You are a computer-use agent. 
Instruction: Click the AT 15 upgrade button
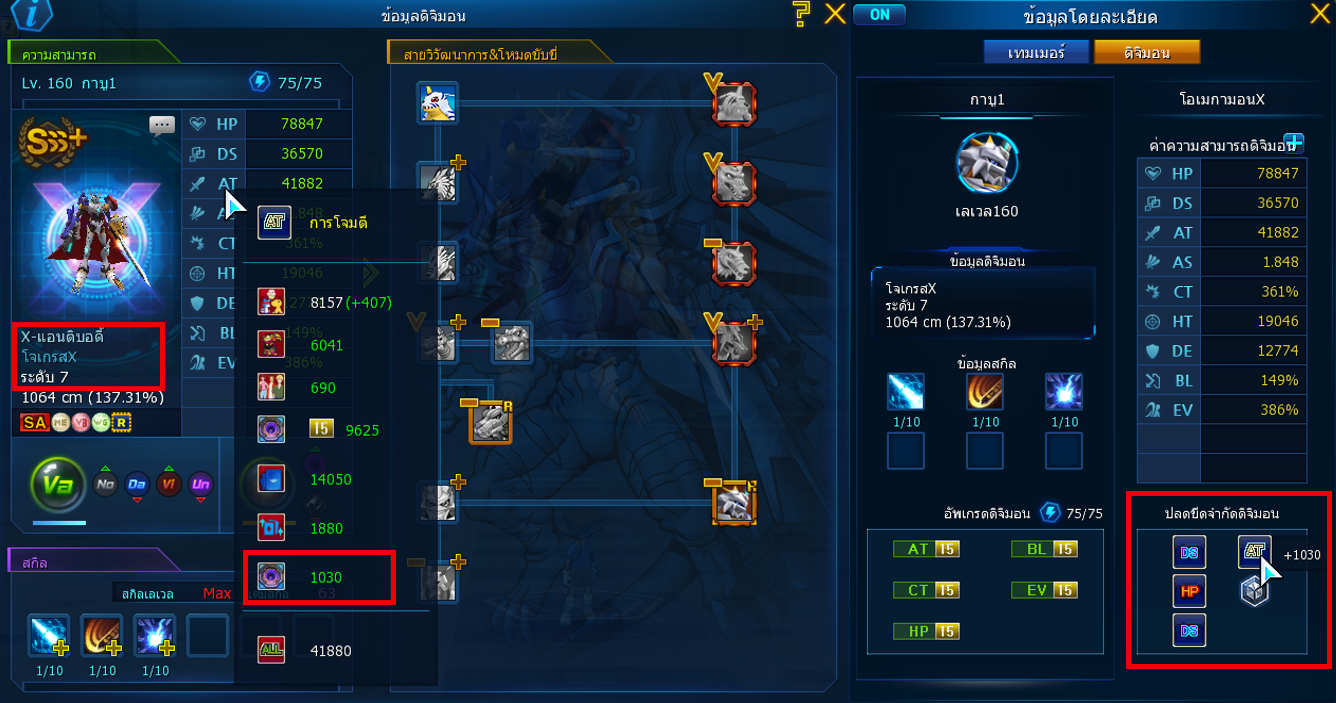tap(927, 549)
